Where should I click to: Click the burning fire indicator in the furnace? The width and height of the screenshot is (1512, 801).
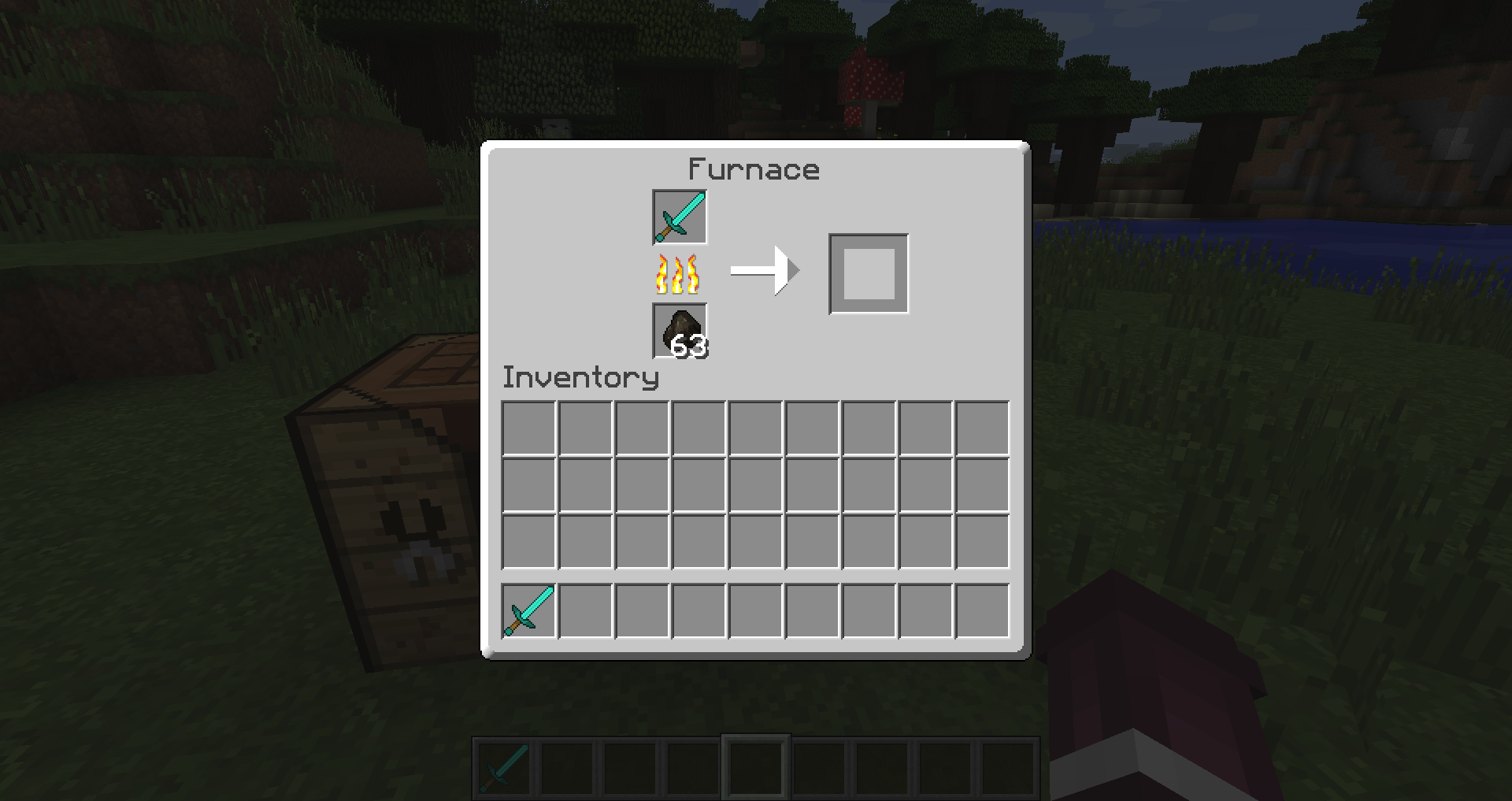point(677,274)
